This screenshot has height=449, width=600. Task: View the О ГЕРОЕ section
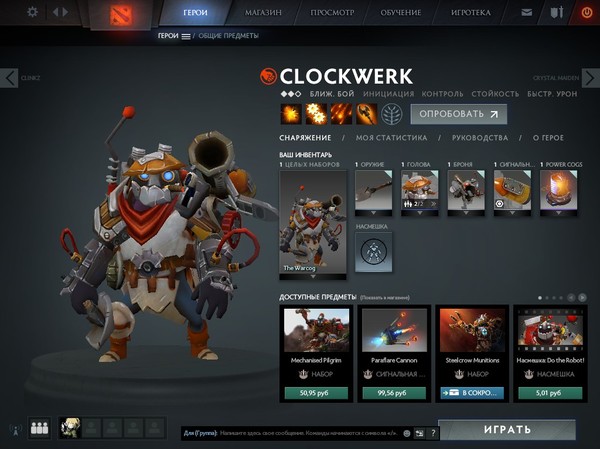(x=547, y=138)
